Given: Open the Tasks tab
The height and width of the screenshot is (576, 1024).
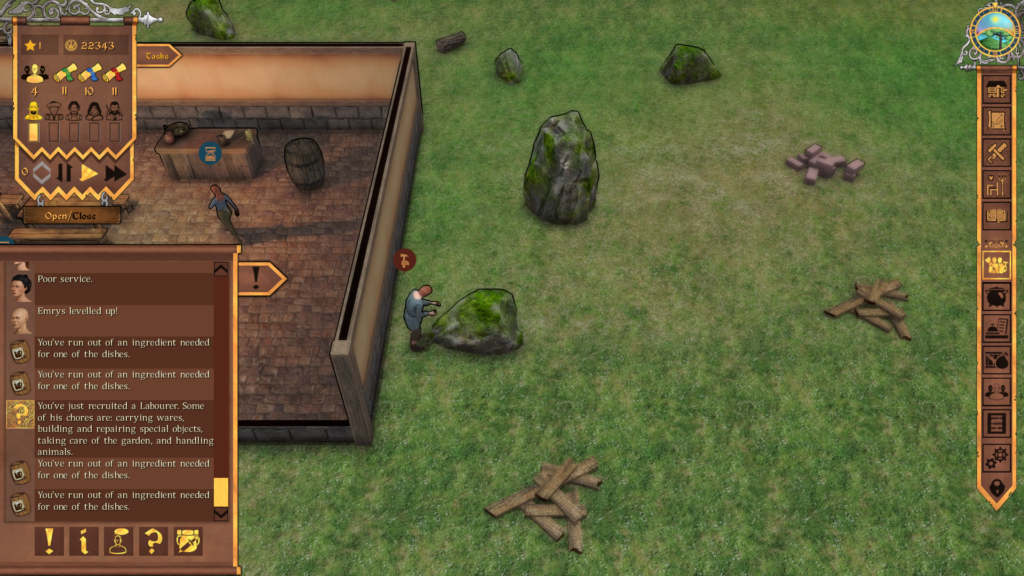Looking at the screenshot, I should pos(158,56).
